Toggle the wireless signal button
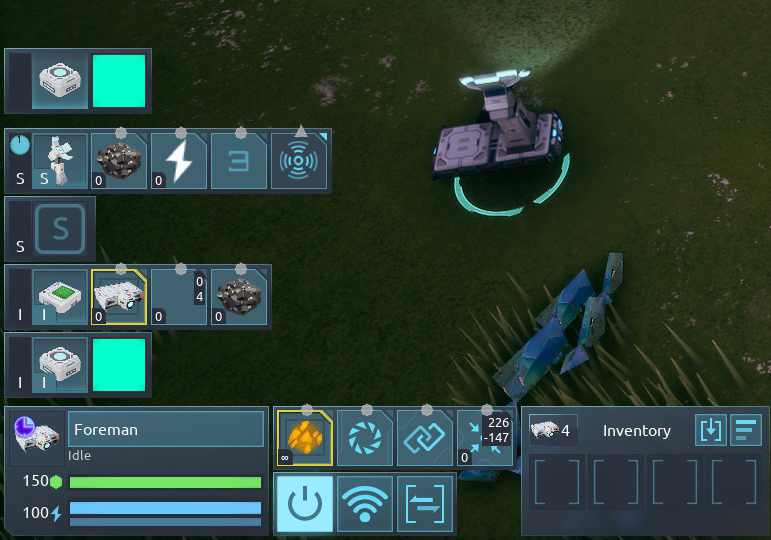This screenshot has height=540, width=771. [364, 504]
